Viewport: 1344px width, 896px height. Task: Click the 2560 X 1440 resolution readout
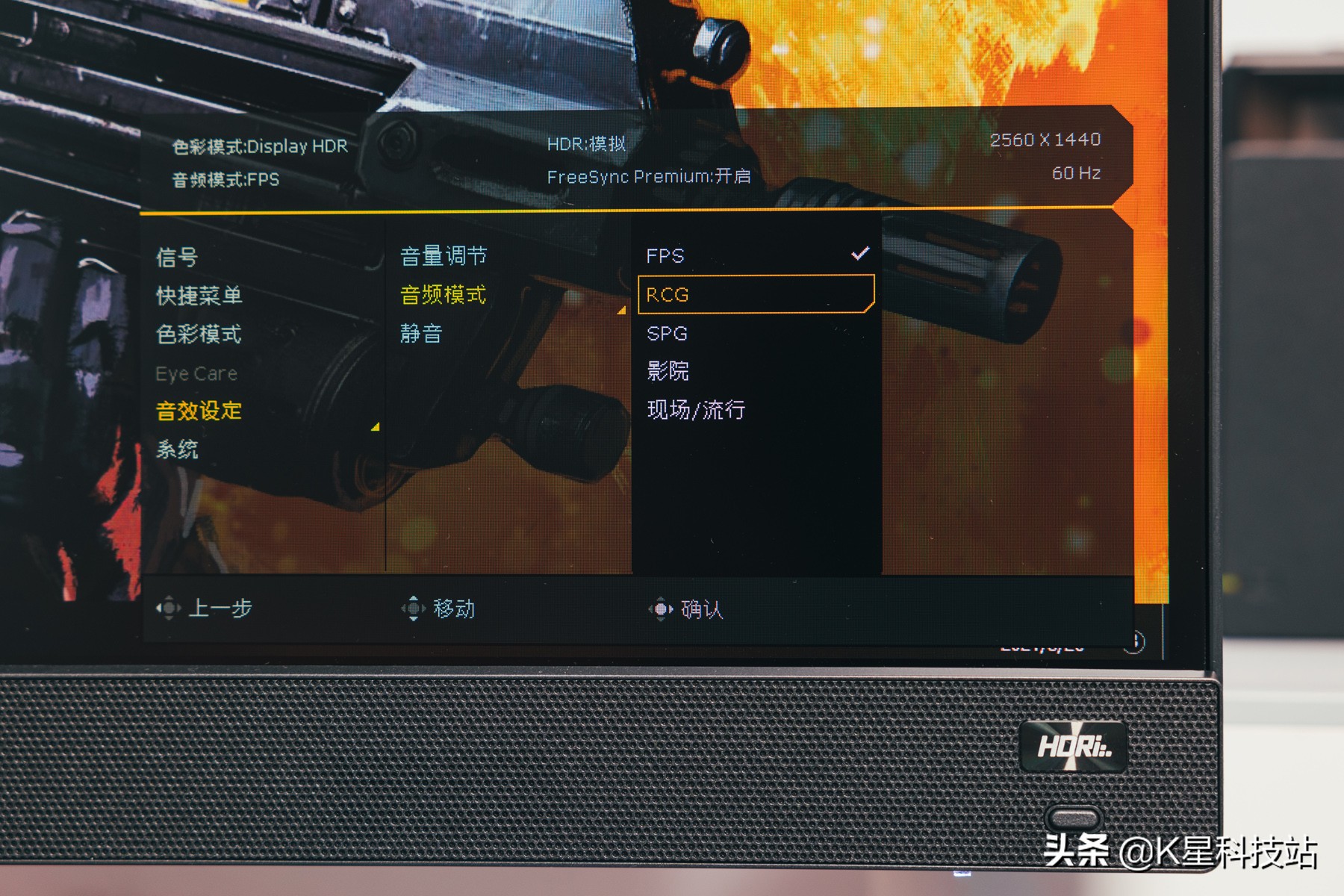click(x=1045, y=138)
